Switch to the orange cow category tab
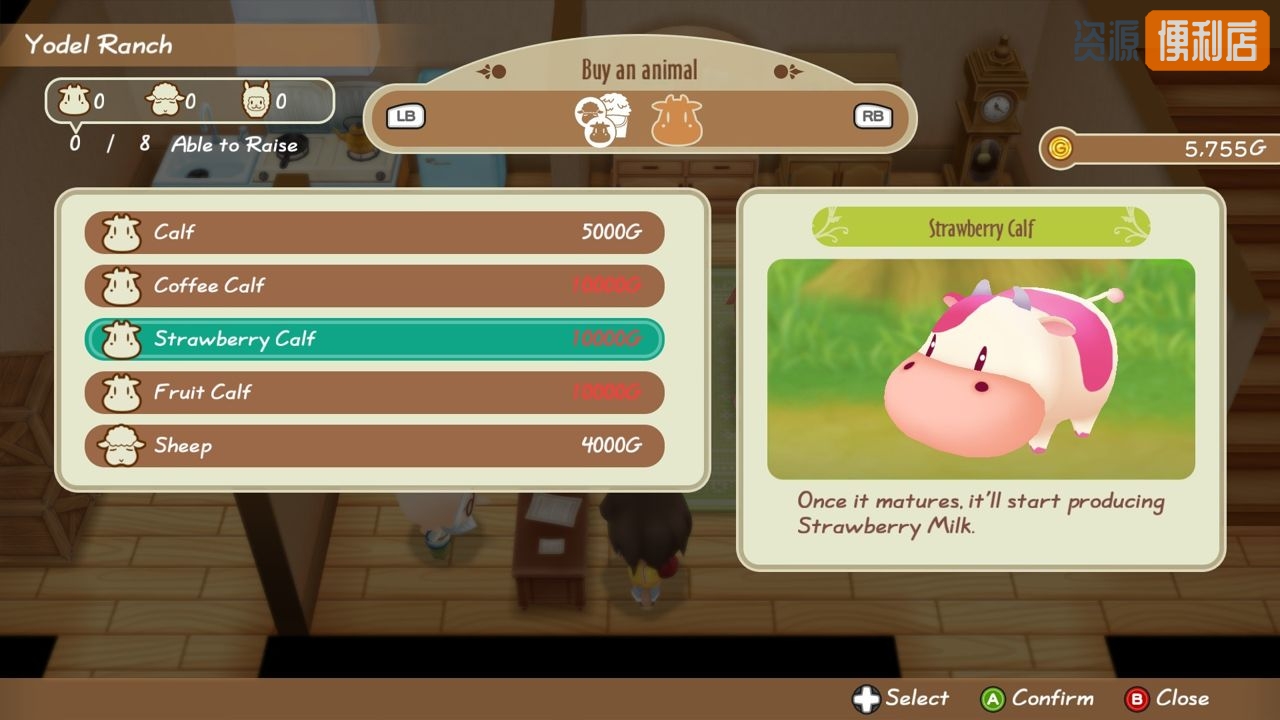The image size is (1280, 720). tap(677, 120)
